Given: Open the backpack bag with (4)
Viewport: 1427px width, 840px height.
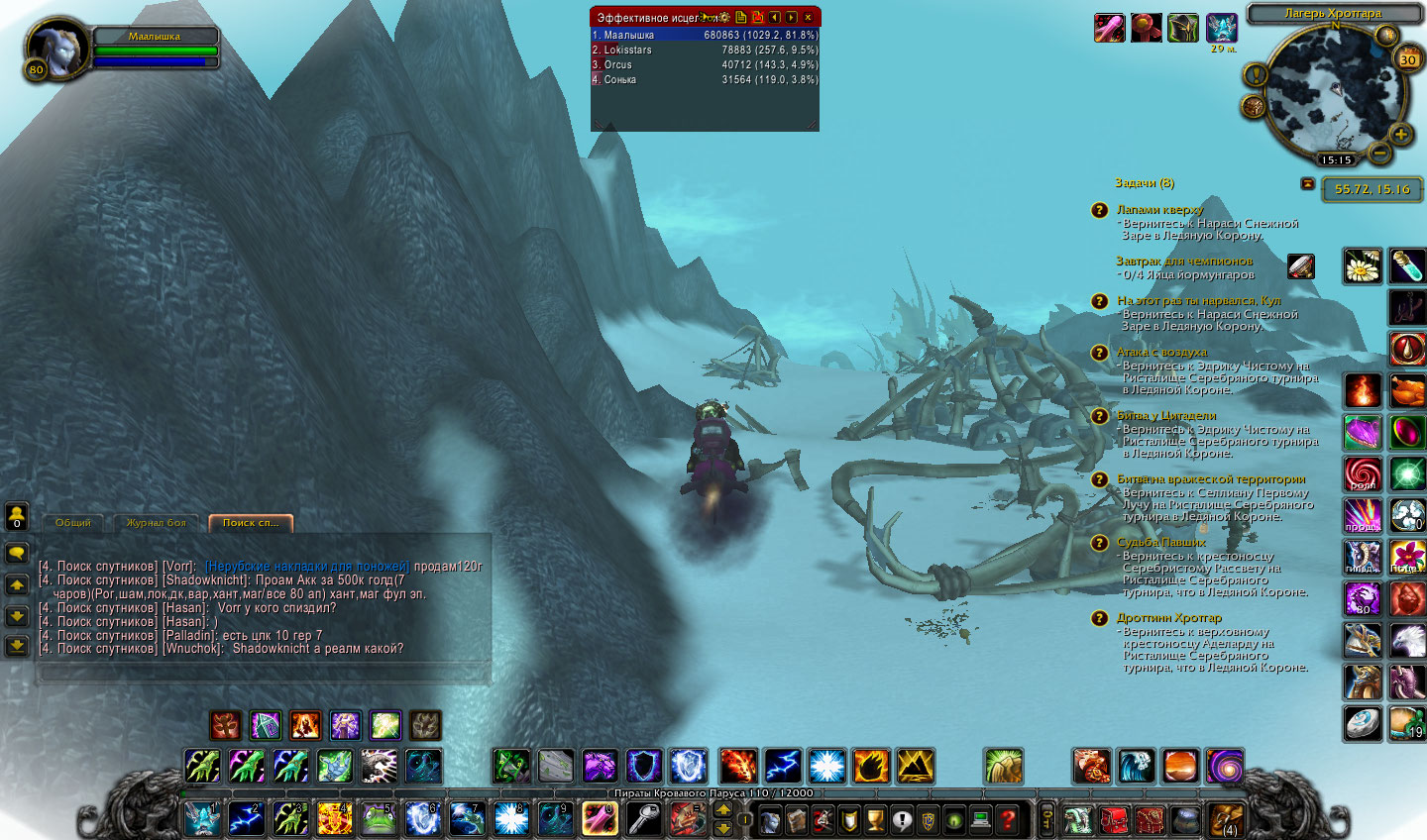Looking at the screenshot, I should [1226, 818].
